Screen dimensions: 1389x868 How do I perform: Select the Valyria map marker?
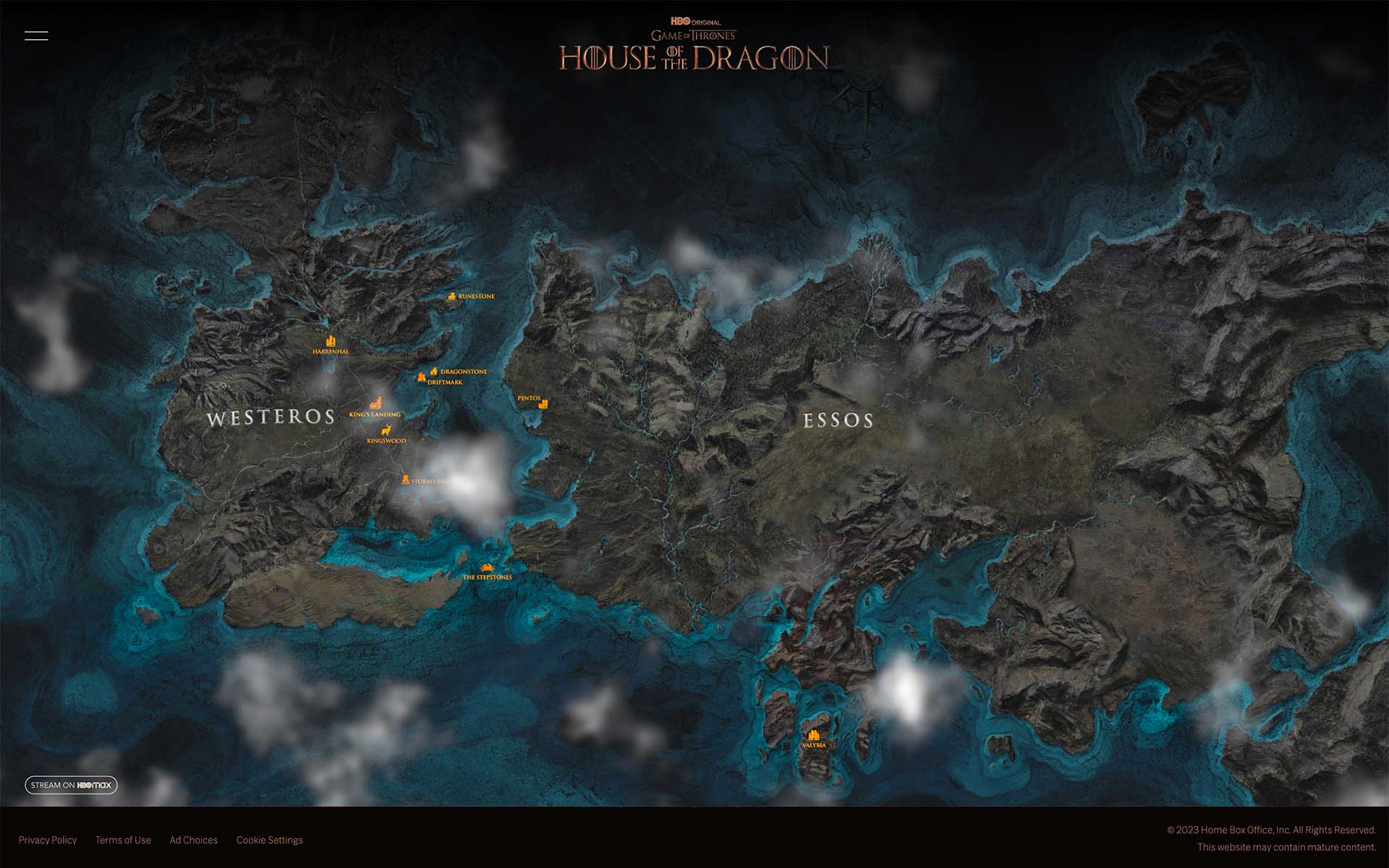pyautogui.click(x=814, y=735)
